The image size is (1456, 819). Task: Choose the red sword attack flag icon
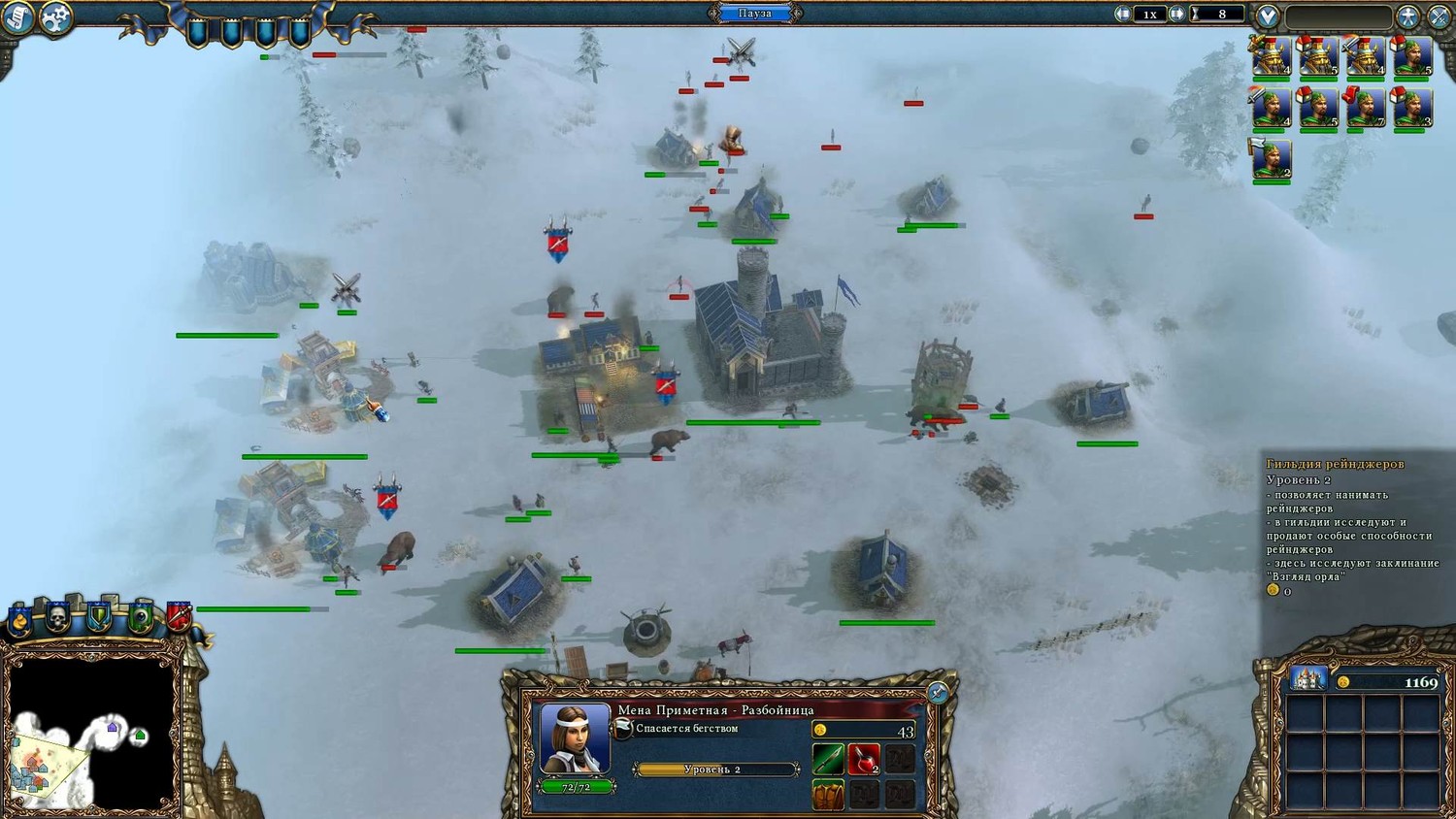coord(179,615)
